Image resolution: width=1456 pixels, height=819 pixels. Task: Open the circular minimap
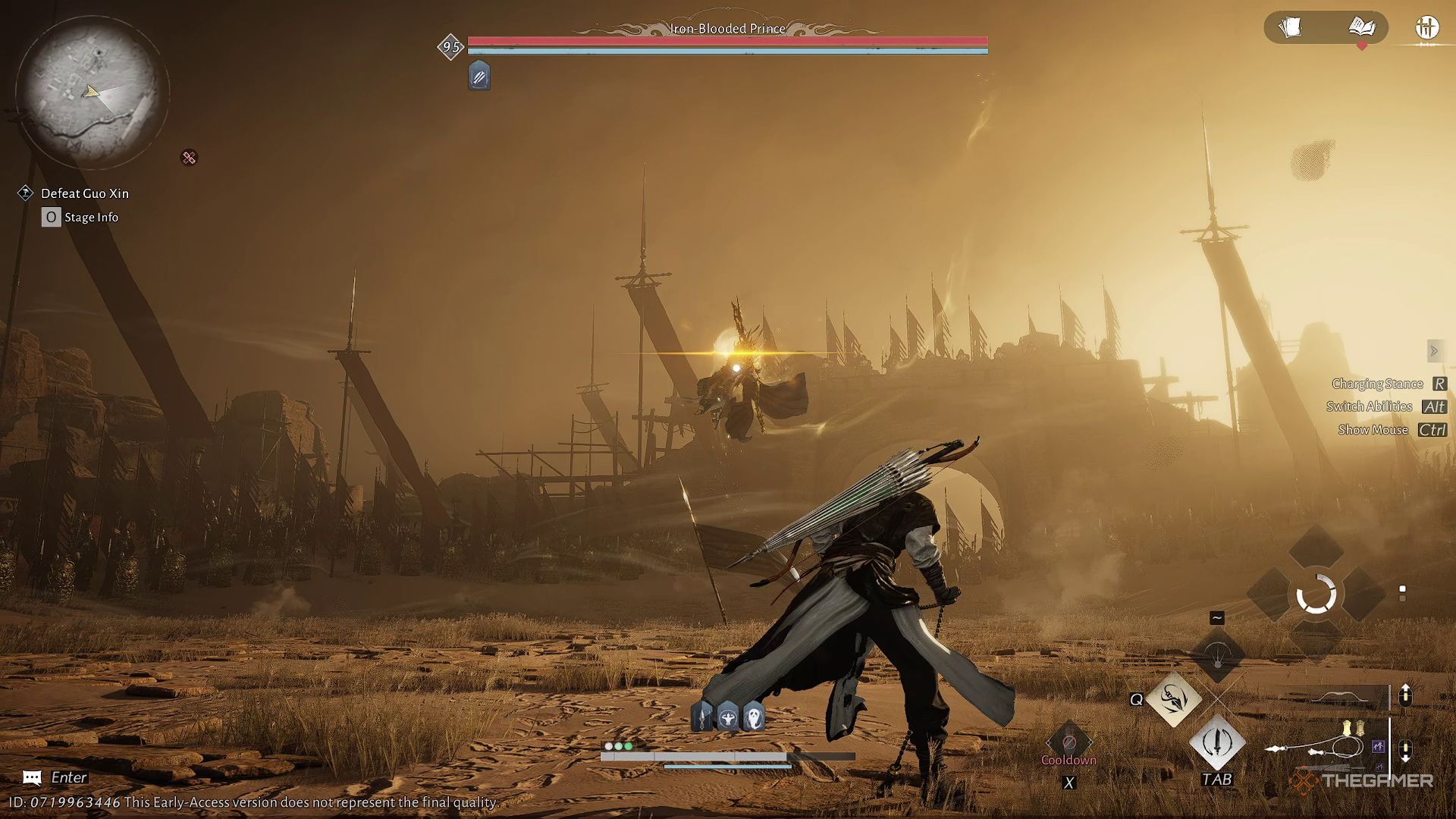pyautogui.click(x=91, y=91)
